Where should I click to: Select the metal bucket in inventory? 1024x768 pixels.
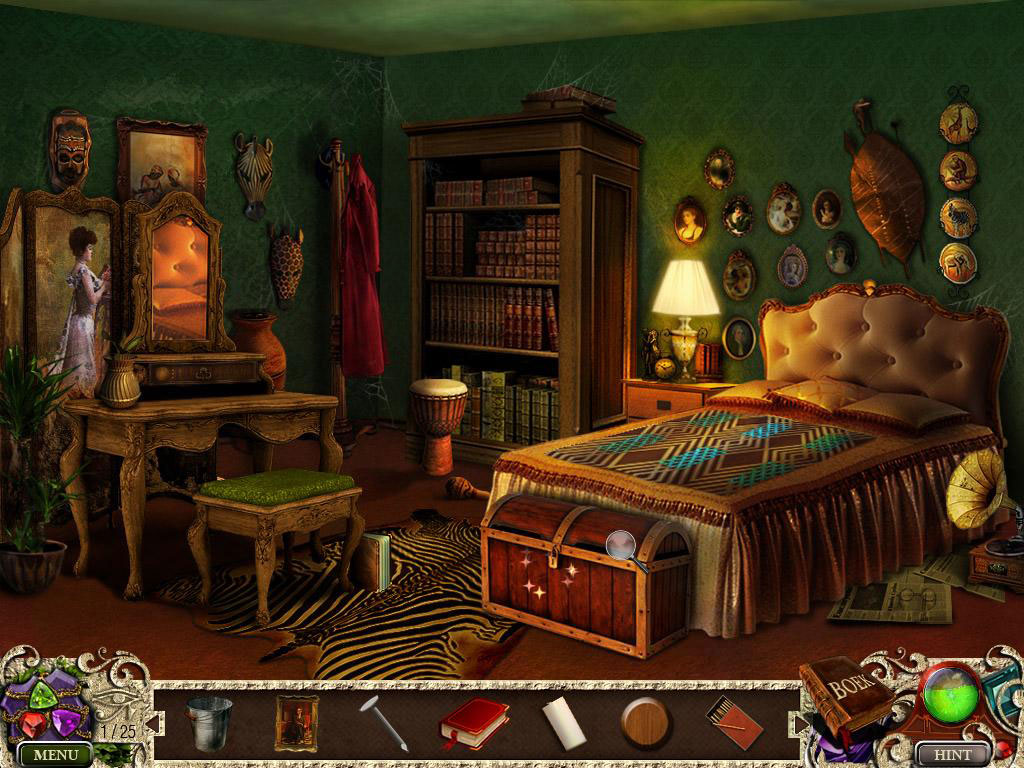point(209,722)
